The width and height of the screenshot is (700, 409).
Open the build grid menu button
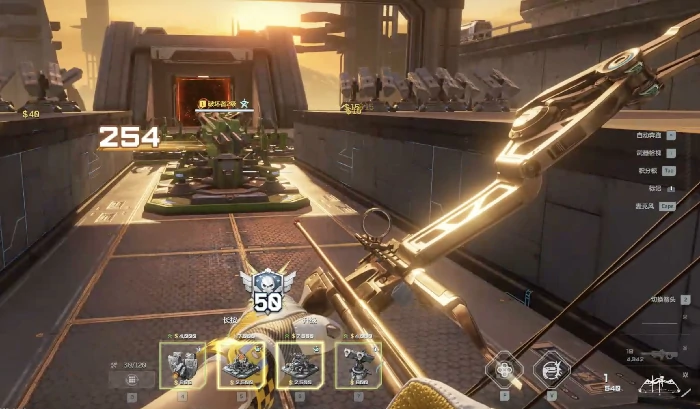(x=132, y=380)
